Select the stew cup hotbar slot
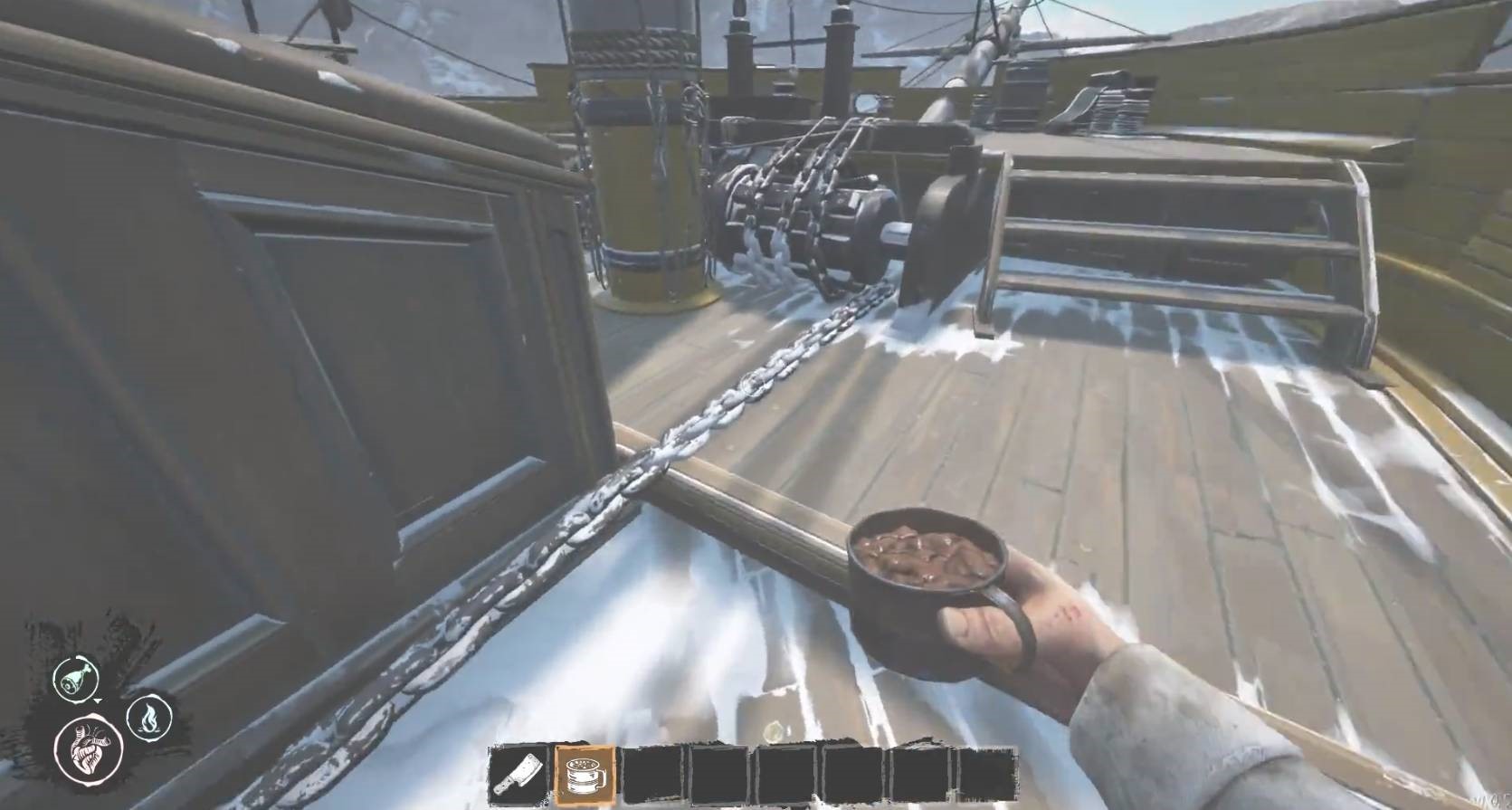This screenshot has height=810, width=1512. pos(585,776)
